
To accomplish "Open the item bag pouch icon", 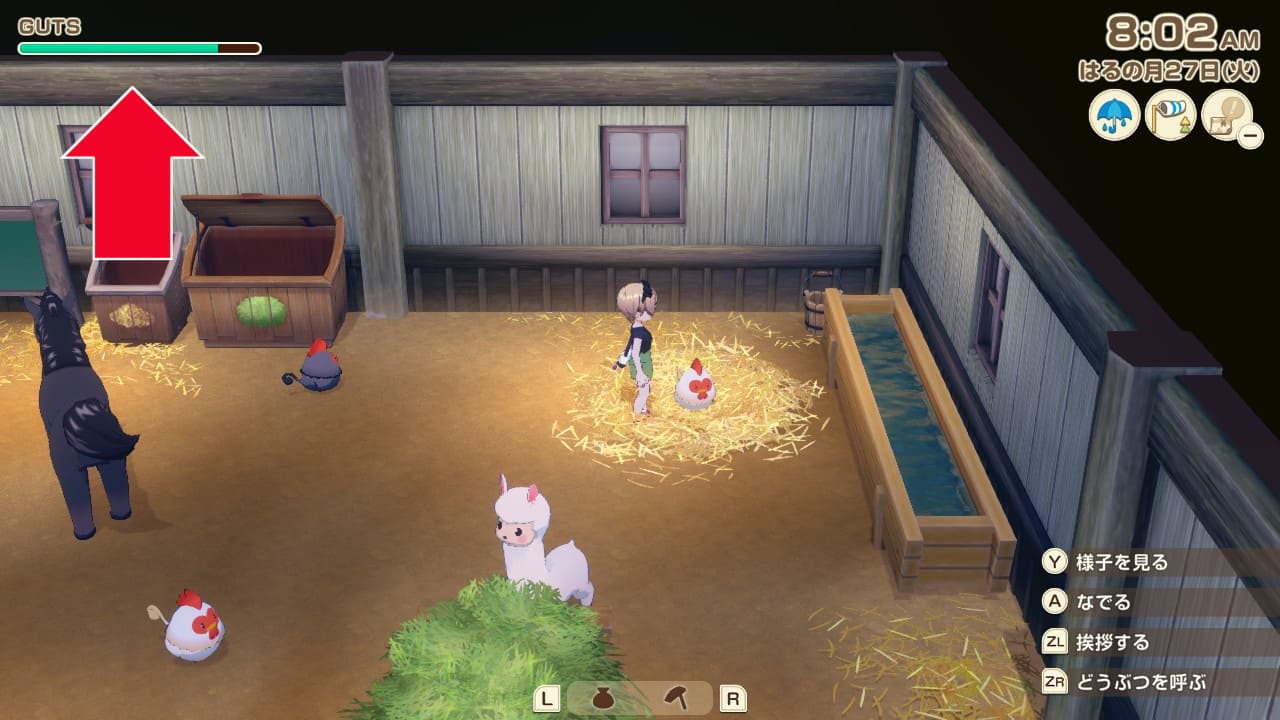I will coord(603,698).
